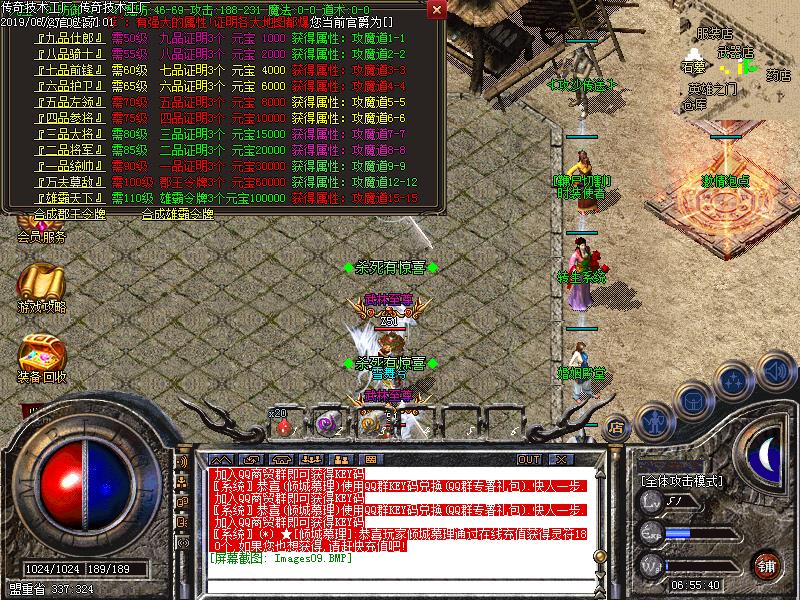The height and width of the screenshot is (600, 800).
Task: Close the rank title panel
Action: pos(437,9)
